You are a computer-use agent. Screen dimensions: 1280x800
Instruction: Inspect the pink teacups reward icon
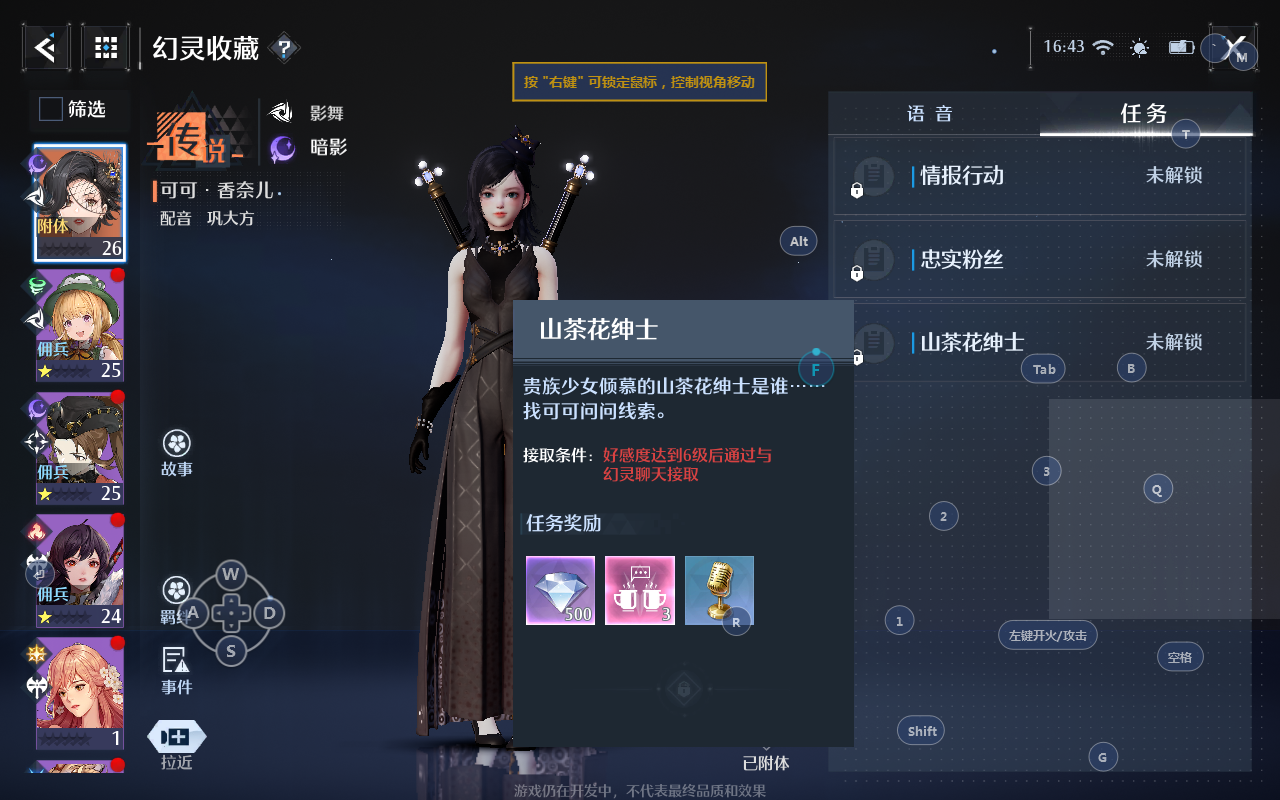click(640, 590)
